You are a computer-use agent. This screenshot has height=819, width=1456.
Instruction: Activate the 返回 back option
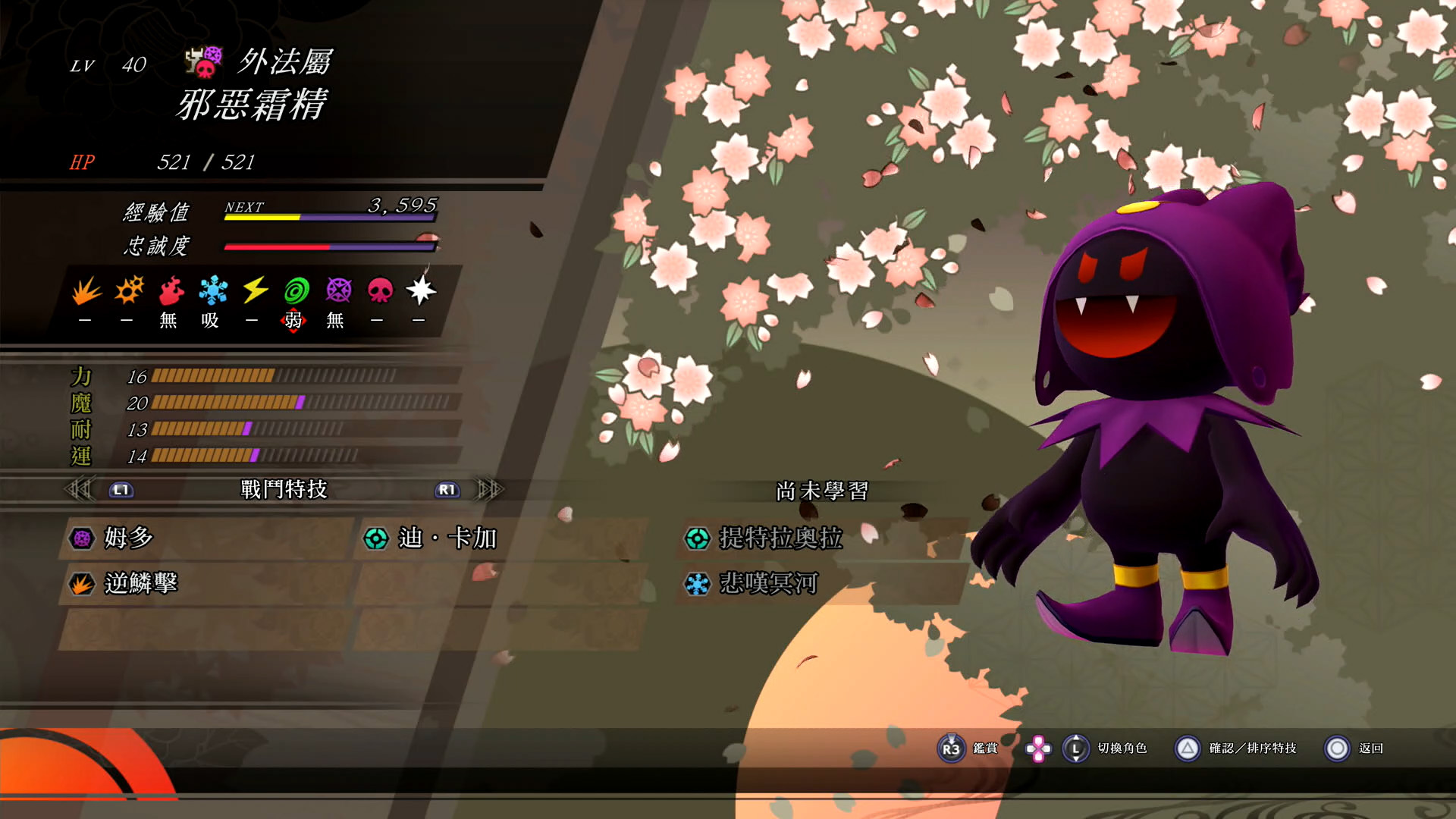click(1354, 748)
